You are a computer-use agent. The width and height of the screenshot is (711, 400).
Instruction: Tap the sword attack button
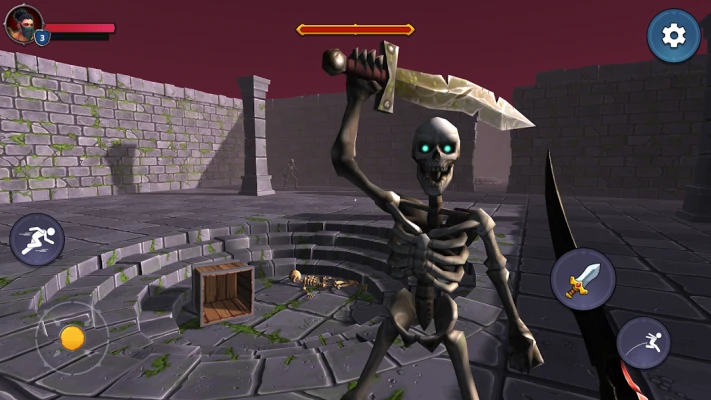[582, 280]
